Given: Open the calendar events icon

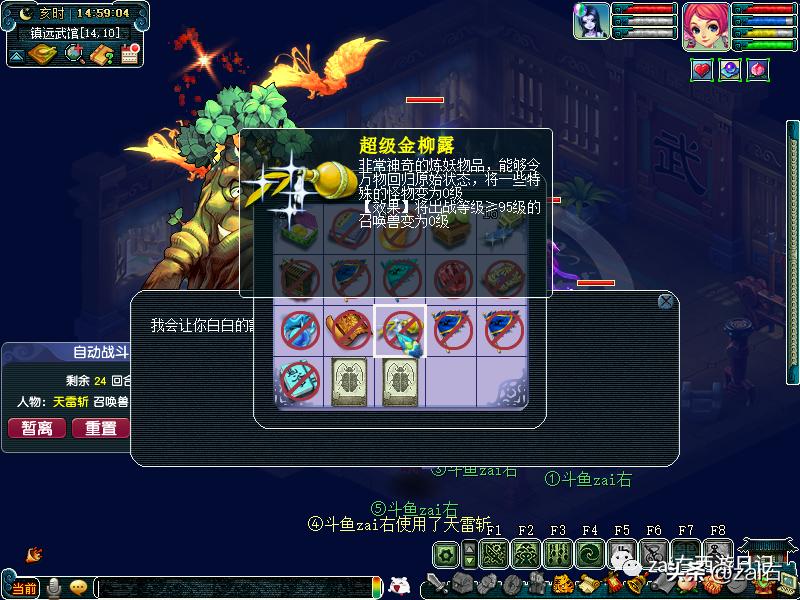Looking at the screenshot, I should 129,54.
